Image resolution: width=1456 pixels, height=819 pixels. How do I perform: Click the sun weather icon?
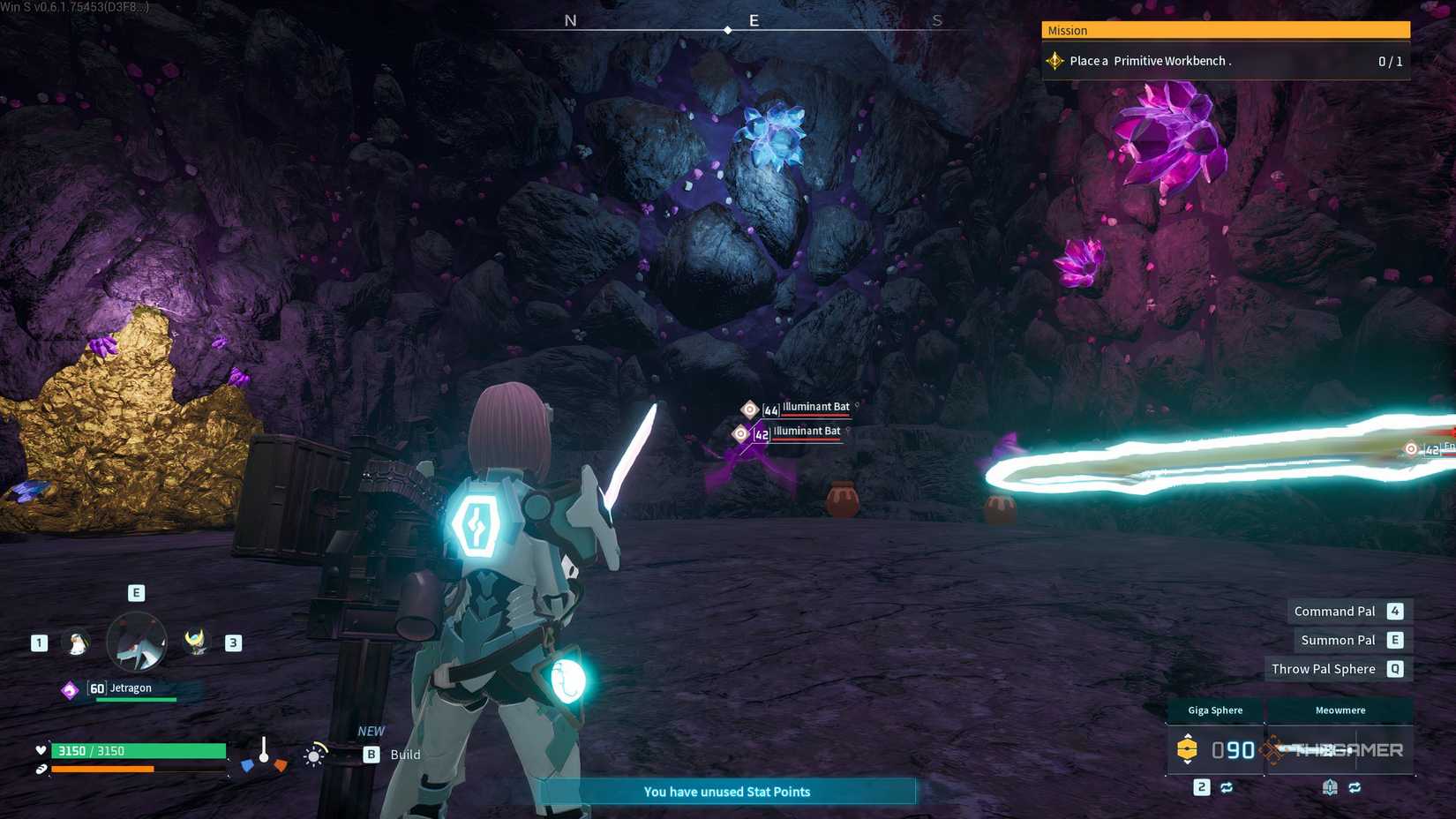point(314,756)
